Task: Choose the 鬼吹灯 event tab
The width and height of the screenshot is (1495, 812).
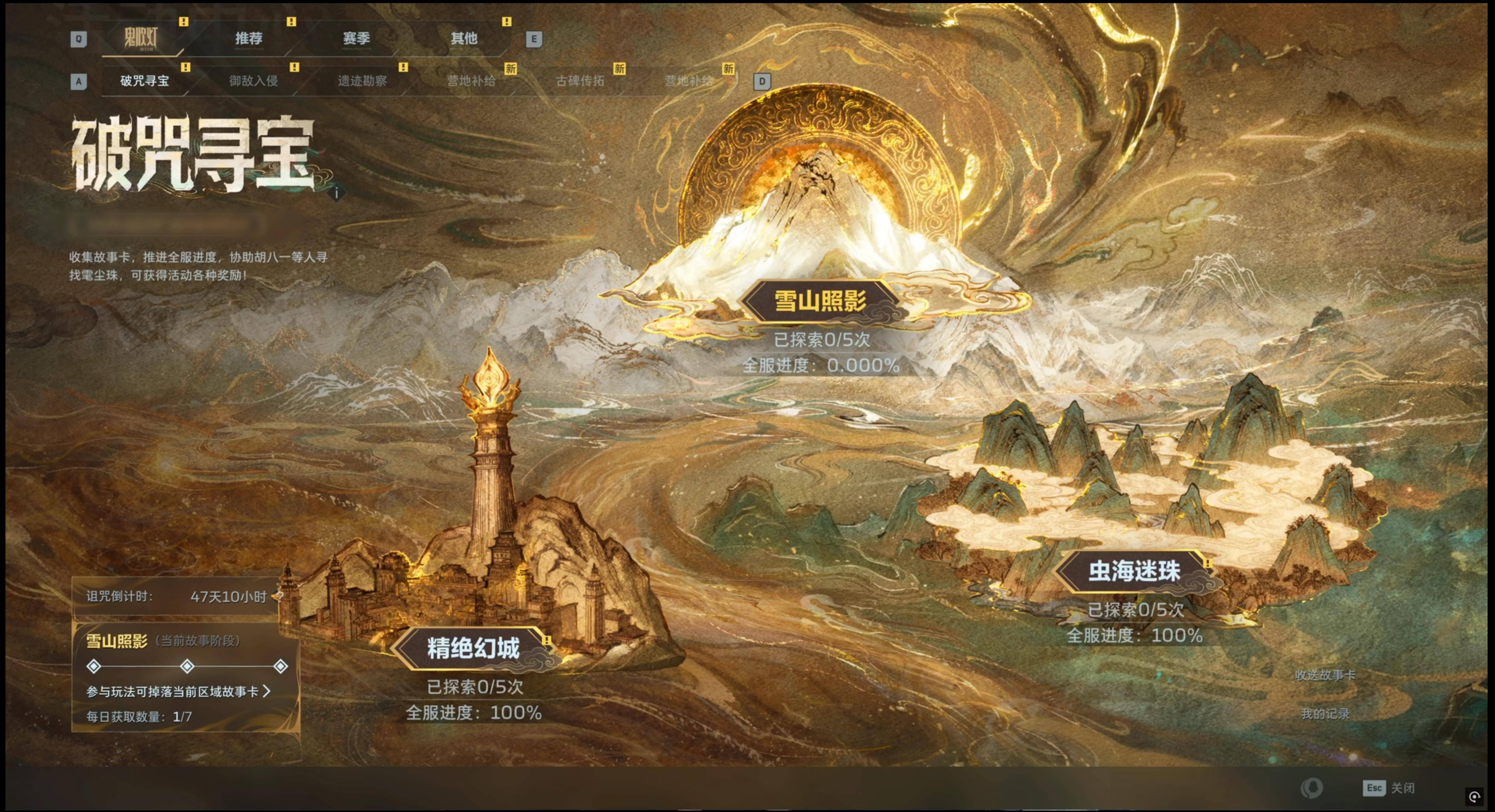Action: click(141, 38)
